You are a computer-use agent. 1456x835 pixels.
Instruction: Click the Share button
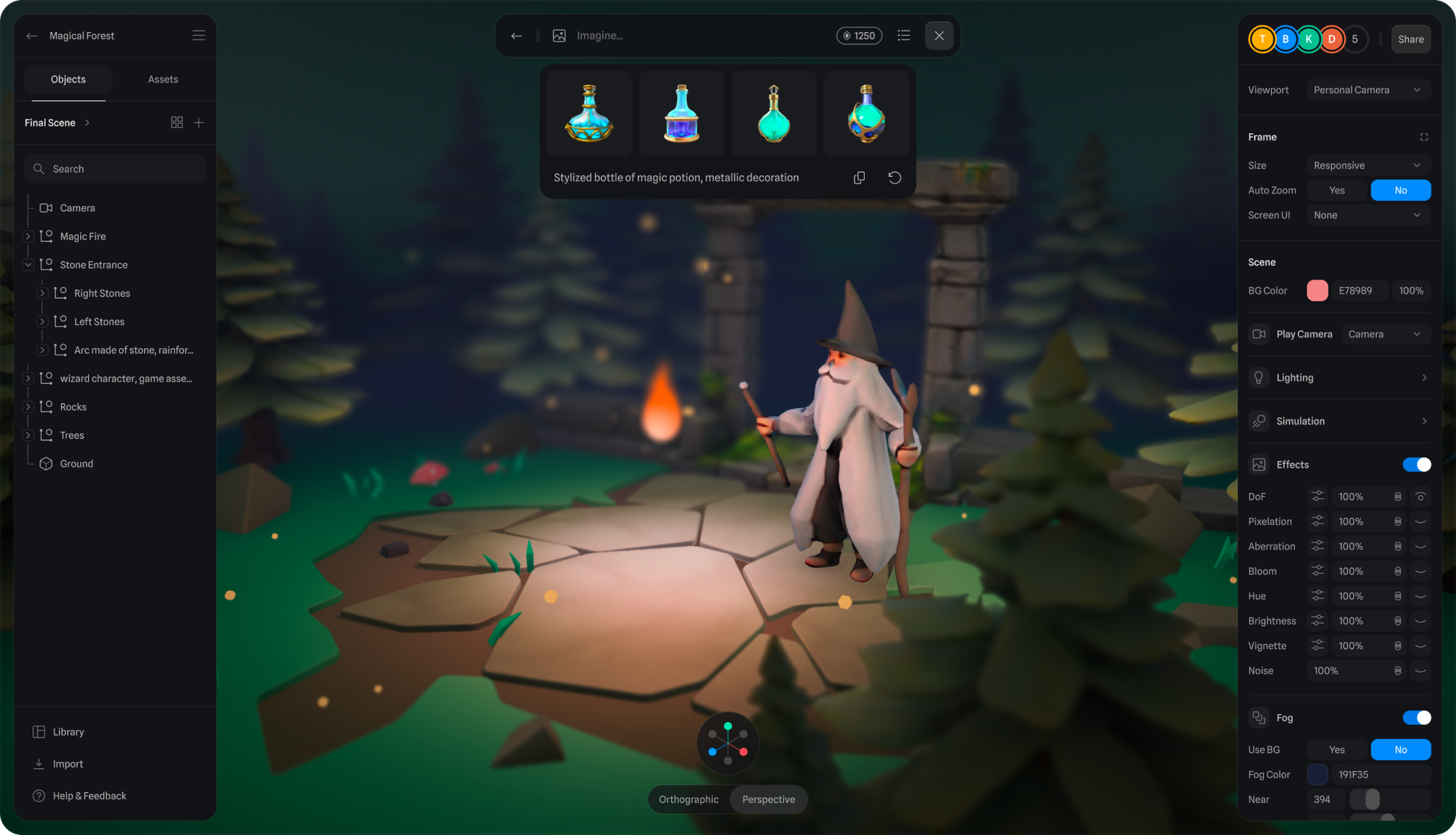pos(1410,39)
